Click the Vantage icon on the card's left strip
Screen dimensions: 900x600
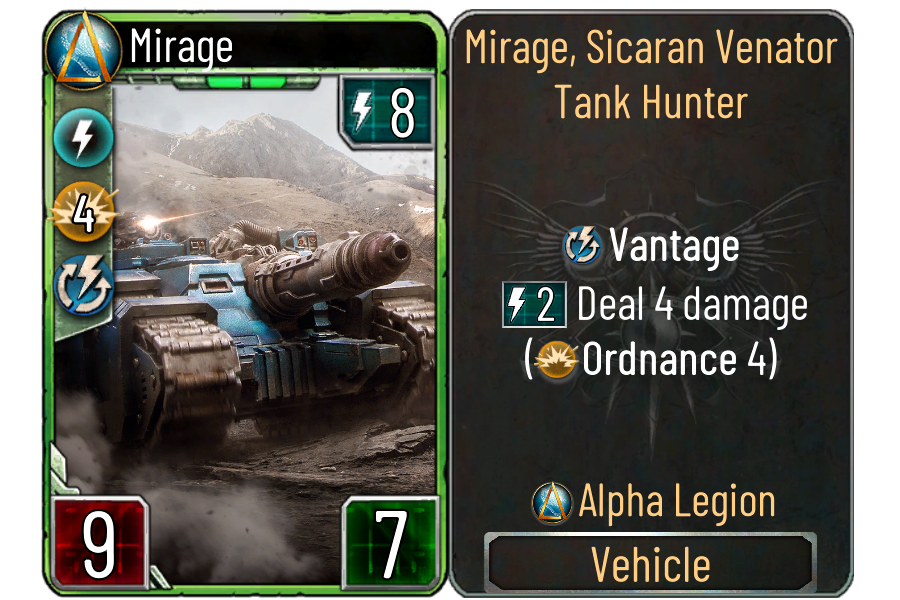pos(83,284)
